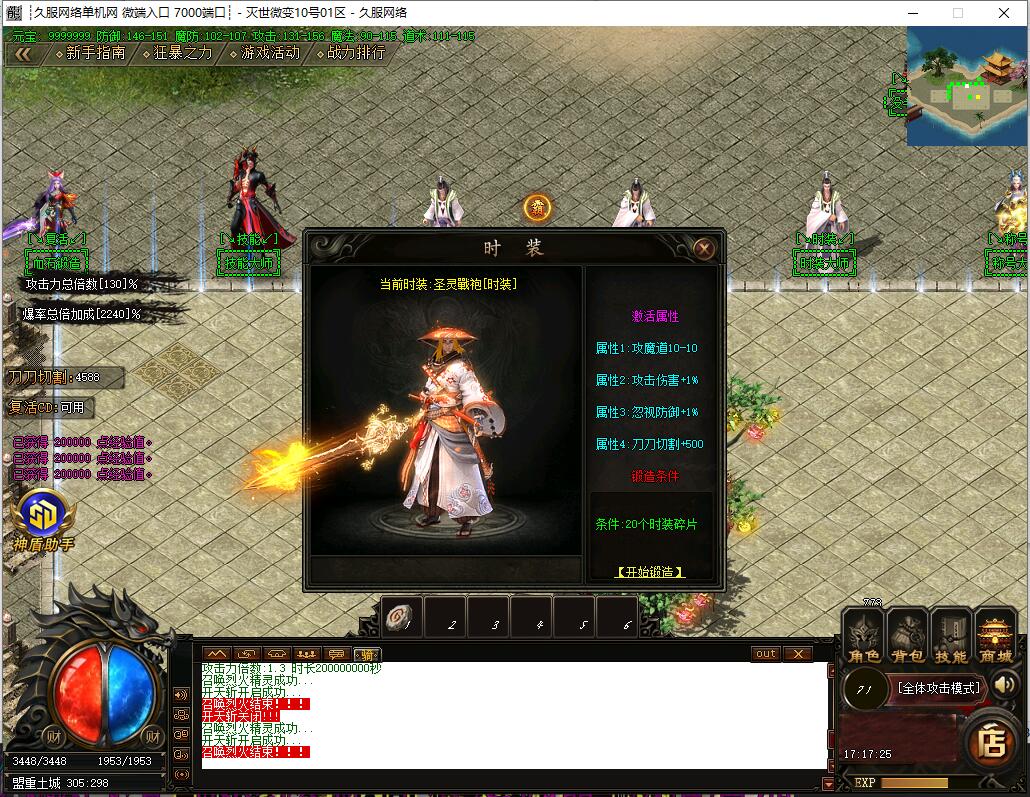
Task: Open the 游戏活动 game events menu
Action: click(x=263, y=53)
